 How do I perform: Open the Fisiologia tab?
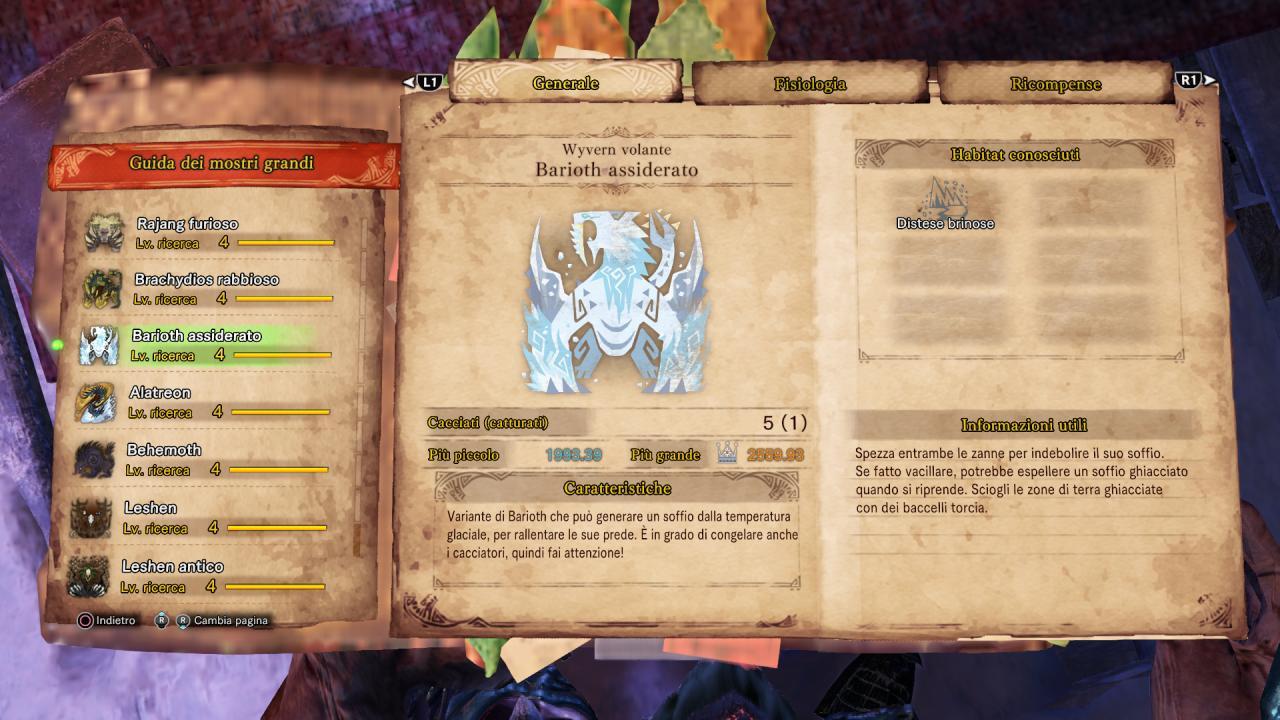pos(809,84)
